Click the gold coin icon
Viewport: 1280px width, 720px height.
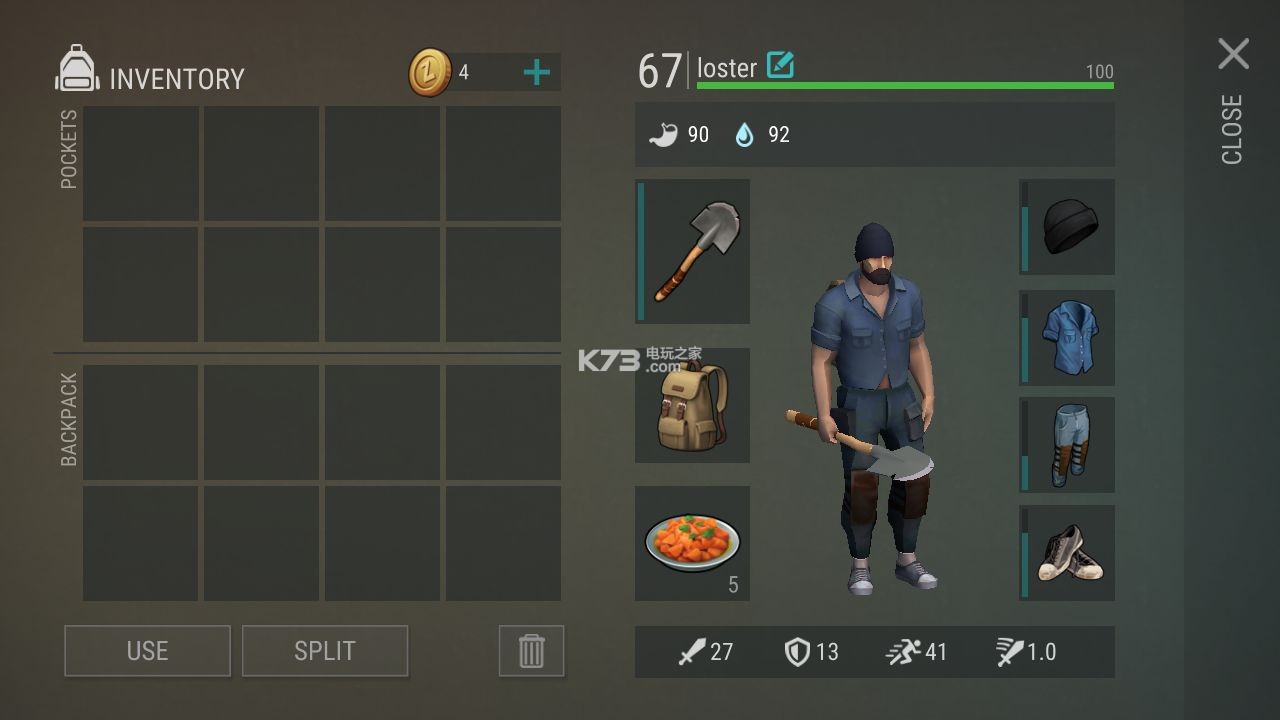(430, 73)
